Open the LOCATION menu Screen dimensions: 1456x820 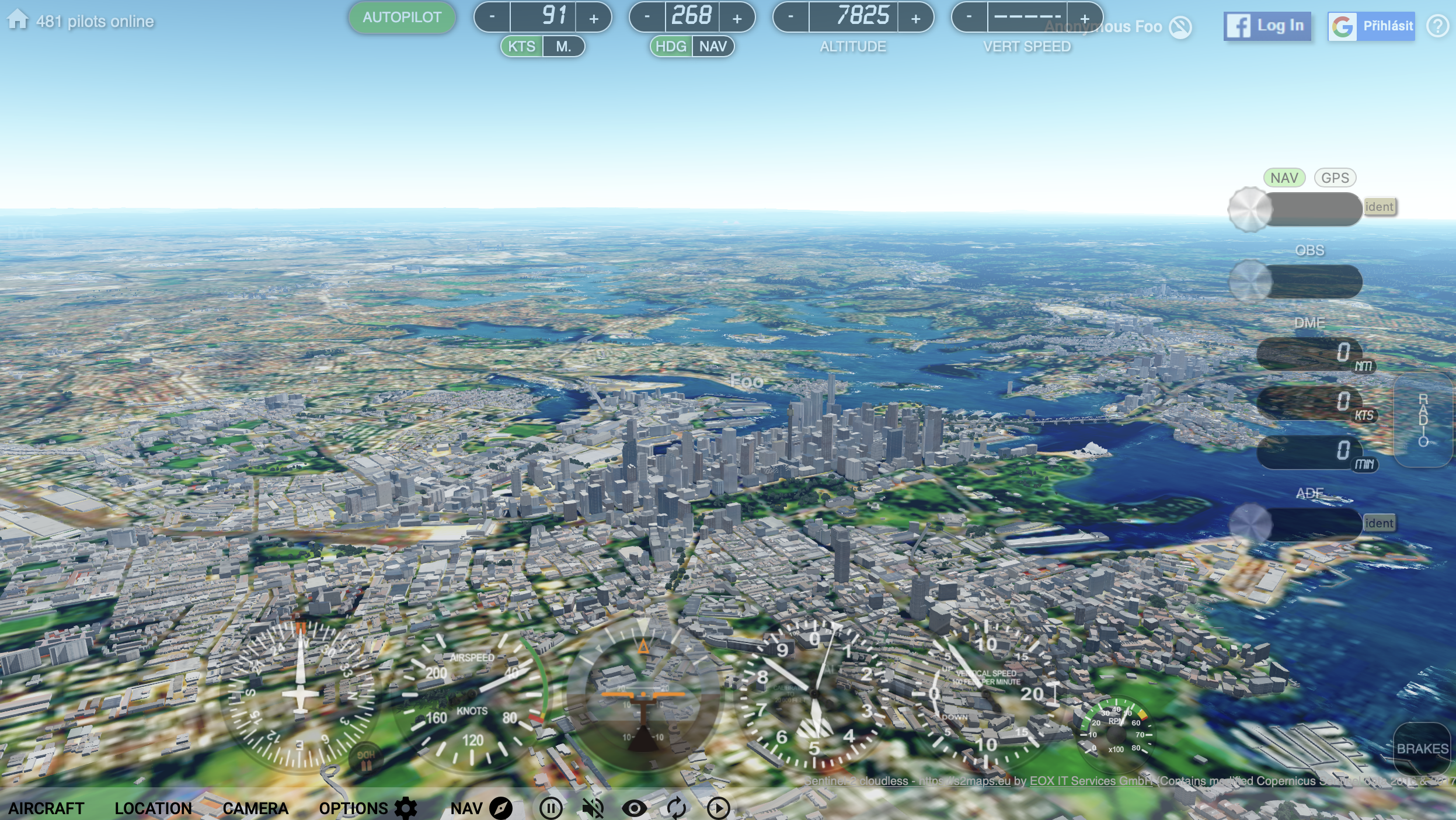click(x=153, y=809)
